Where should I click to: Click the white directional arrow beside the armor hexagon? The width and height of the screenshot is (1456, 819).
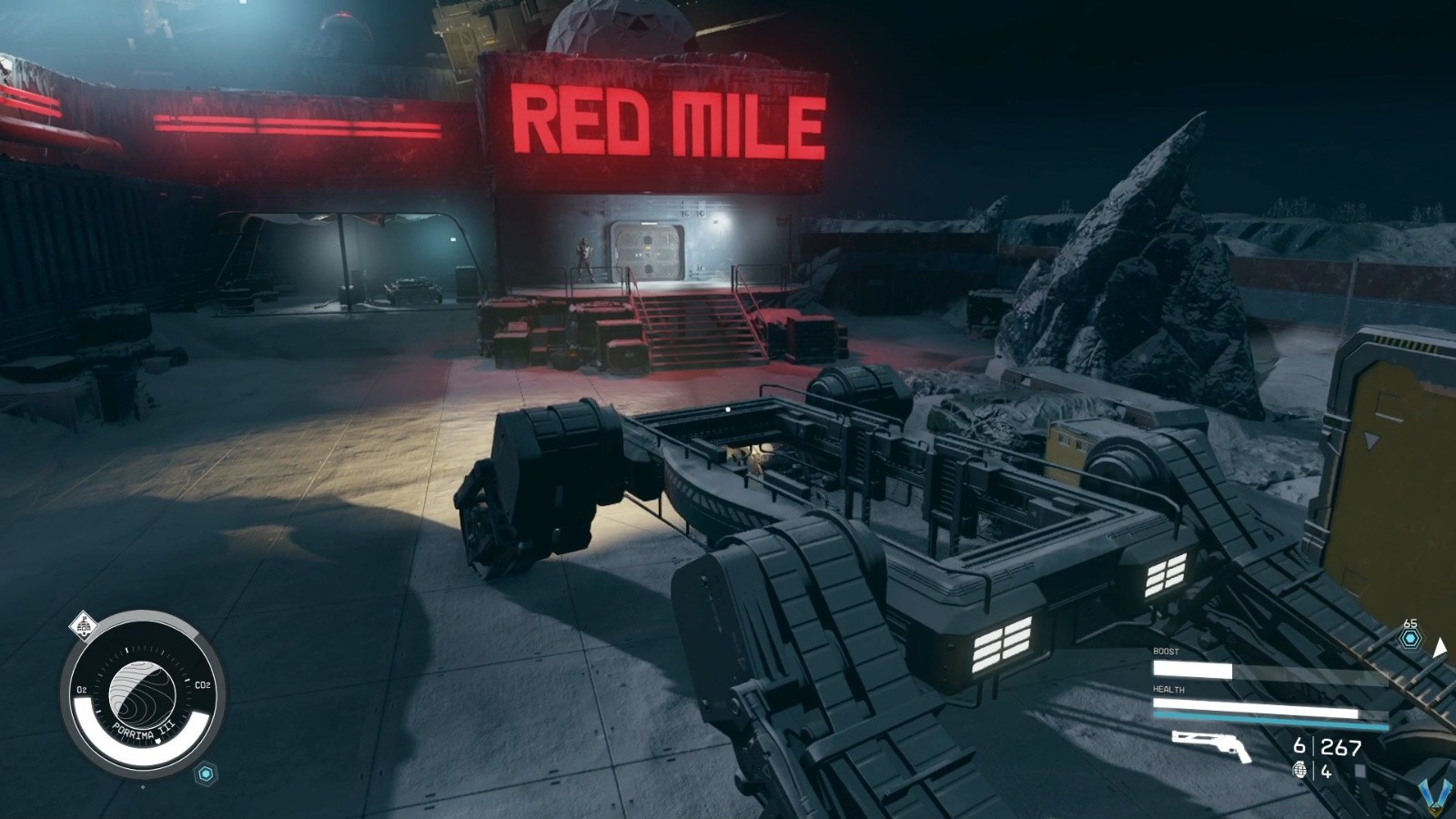pos(1440,649)
